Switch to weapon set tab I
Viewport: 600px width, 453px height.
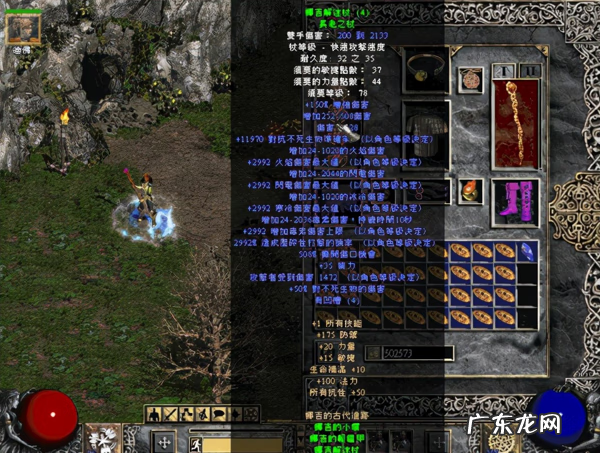tap(503, 71)
